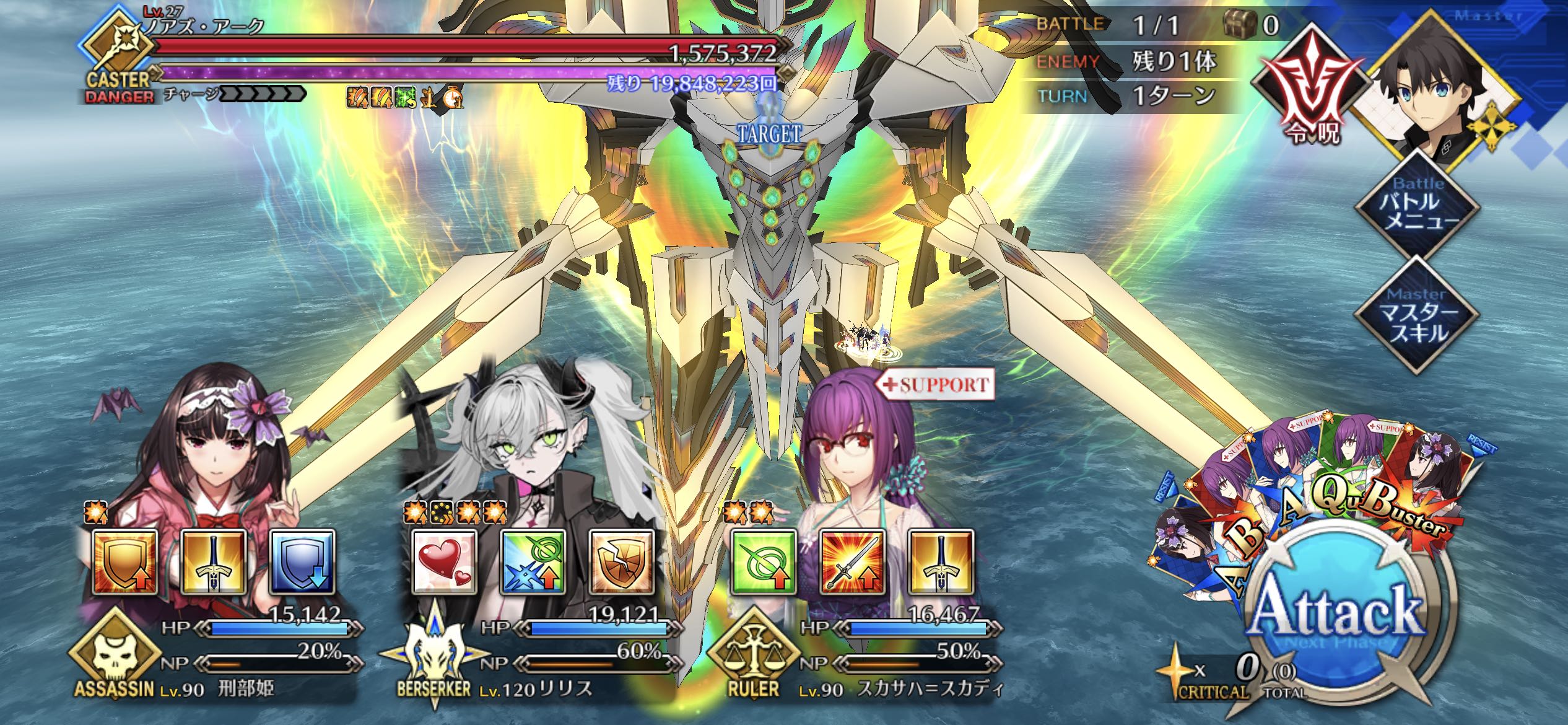Screen dimensions: 1568x725
Task: Use Skadi's golden sword skill
Action: (x=941, y=562)
